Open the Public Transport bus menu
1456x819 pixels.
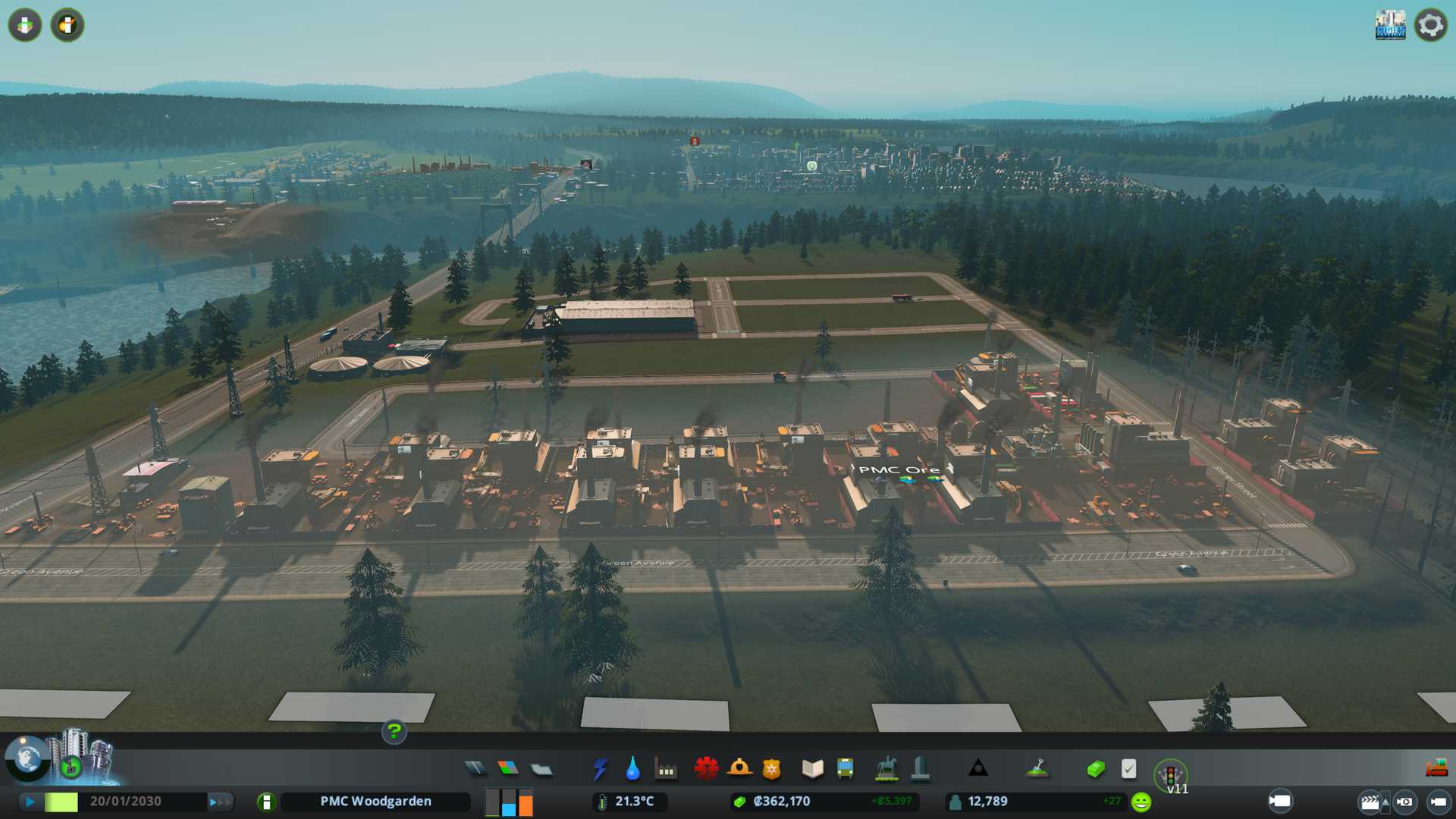846,769
